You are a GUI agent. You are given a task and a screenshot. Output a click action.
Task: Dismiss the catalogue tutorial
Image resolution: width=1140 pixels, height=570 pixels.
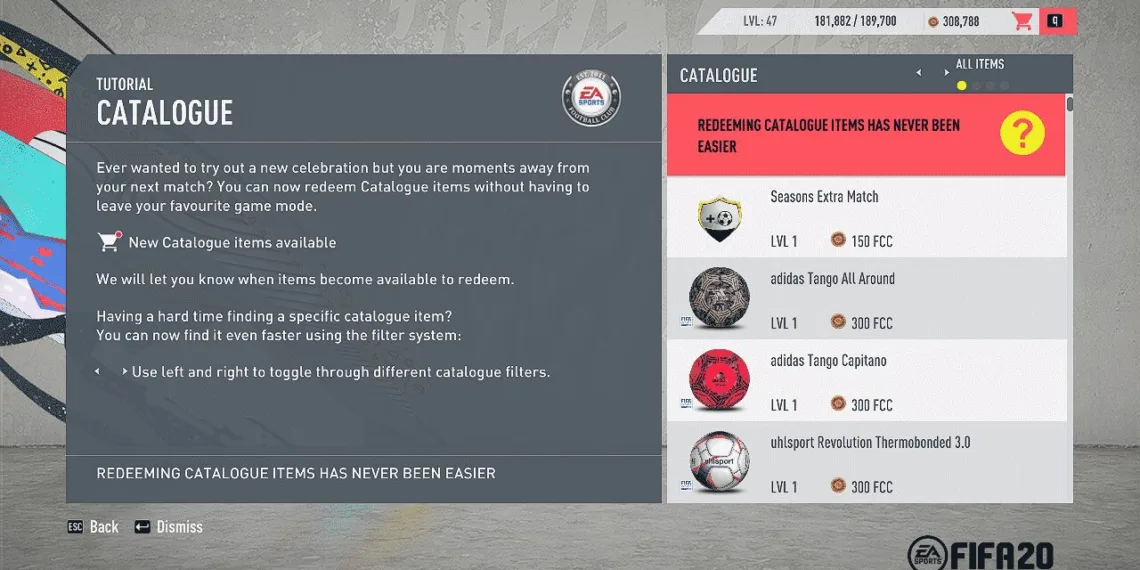click(168, 527)
